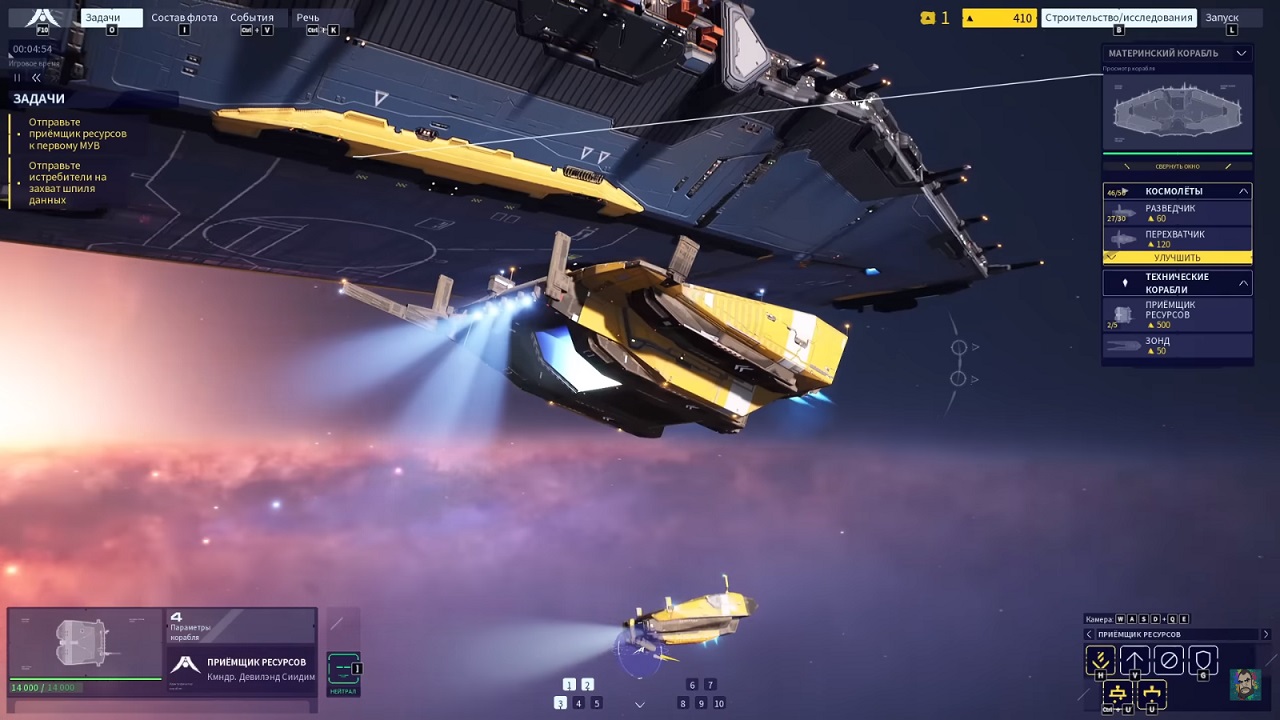Select the harvest resources command
This screenshot has width=1280, height=720.
tap(1100, 659)
